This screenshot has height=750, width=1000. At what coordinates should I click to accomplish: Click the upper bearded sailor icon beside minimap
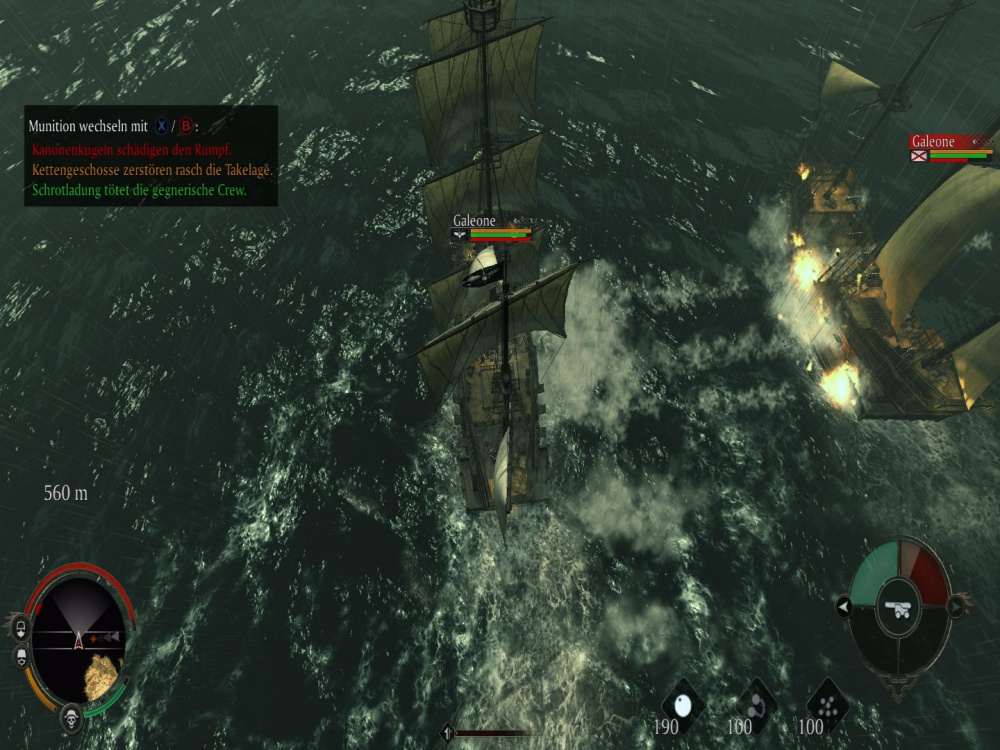click(x=19, y=629)
